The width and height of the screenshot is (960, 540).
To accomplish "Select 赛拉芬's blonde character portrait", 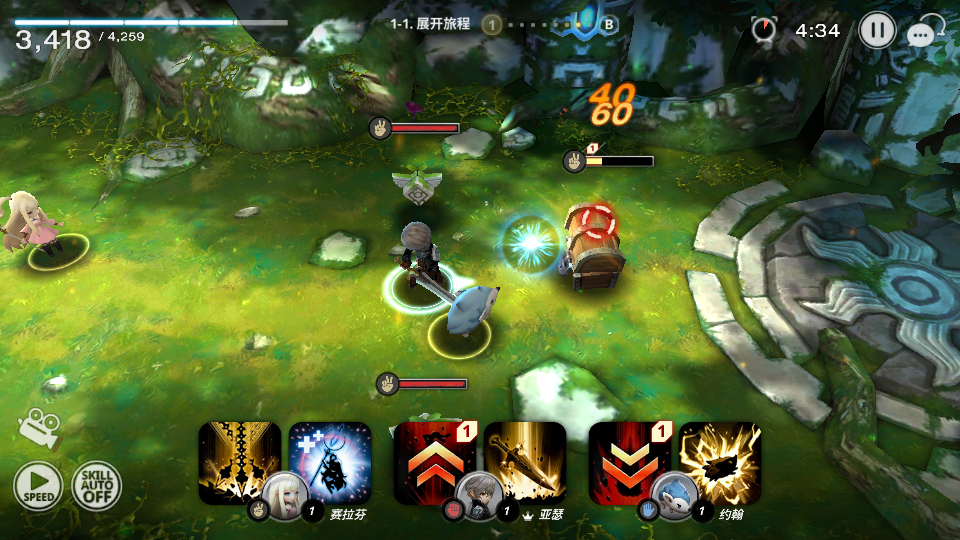I will 281,494.
